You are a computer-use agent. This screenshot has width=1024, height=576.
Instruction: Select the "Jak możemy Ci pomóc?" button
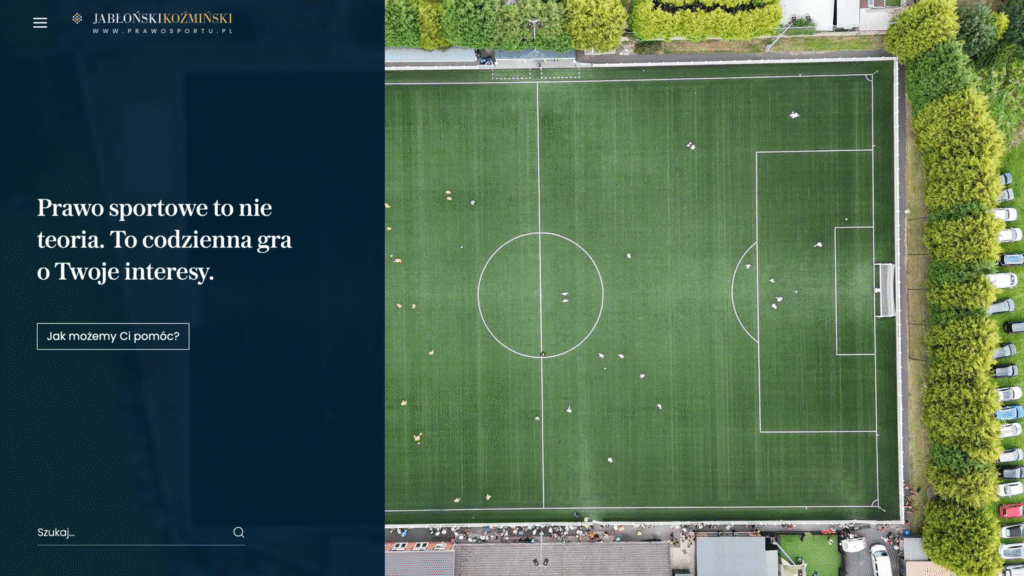click(x=113, y=336)
